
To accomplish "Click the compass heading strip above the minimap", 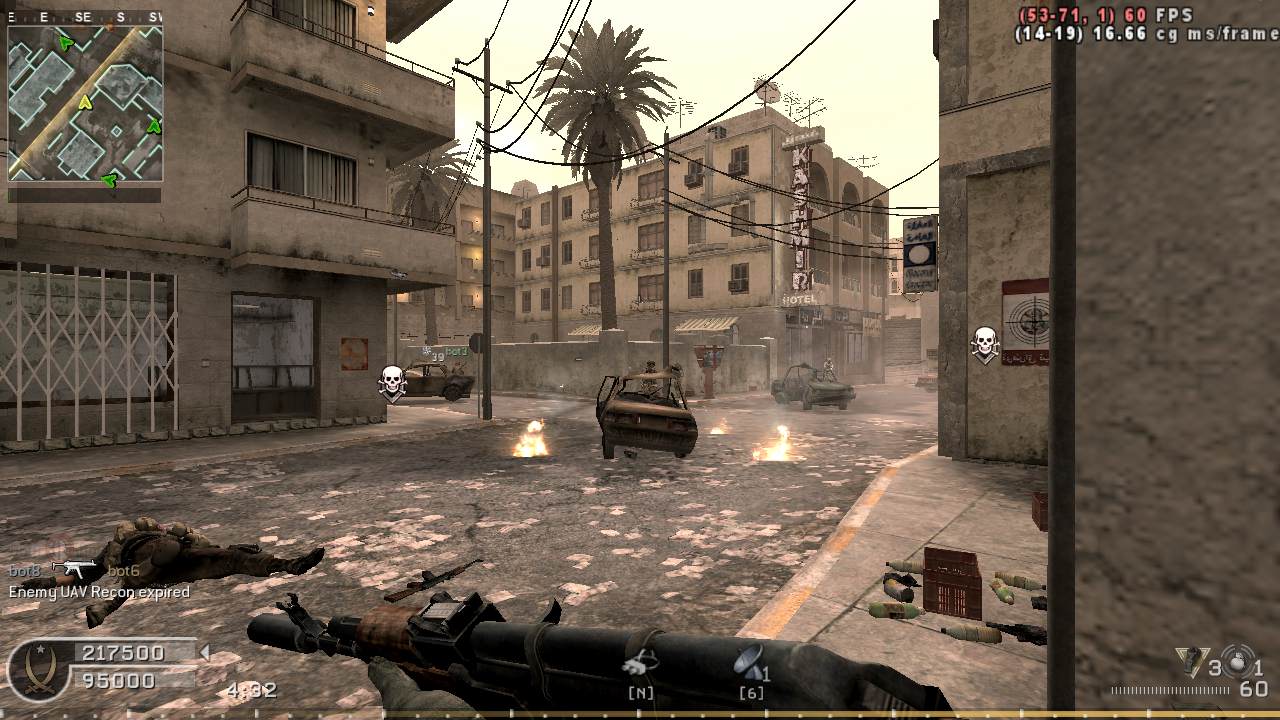I will [85, 17].
